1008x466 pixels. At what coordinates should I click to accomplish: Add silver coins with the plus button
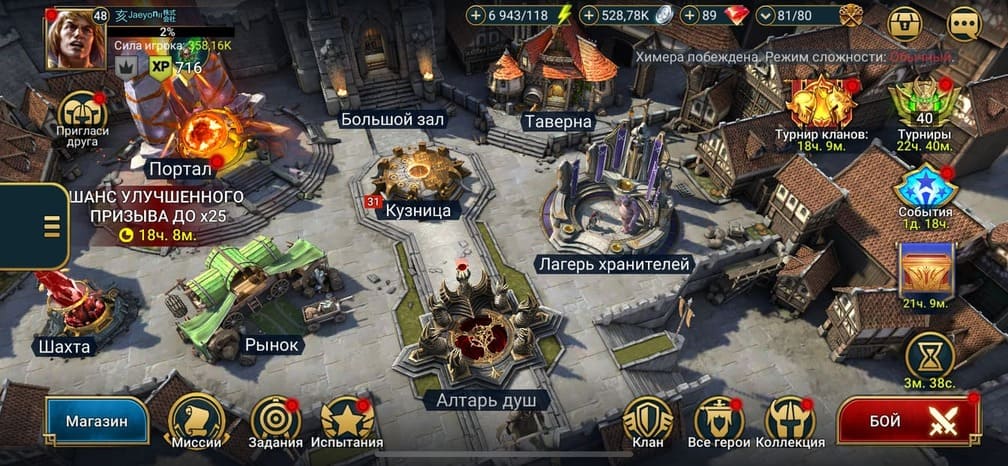tap(590, 15)
